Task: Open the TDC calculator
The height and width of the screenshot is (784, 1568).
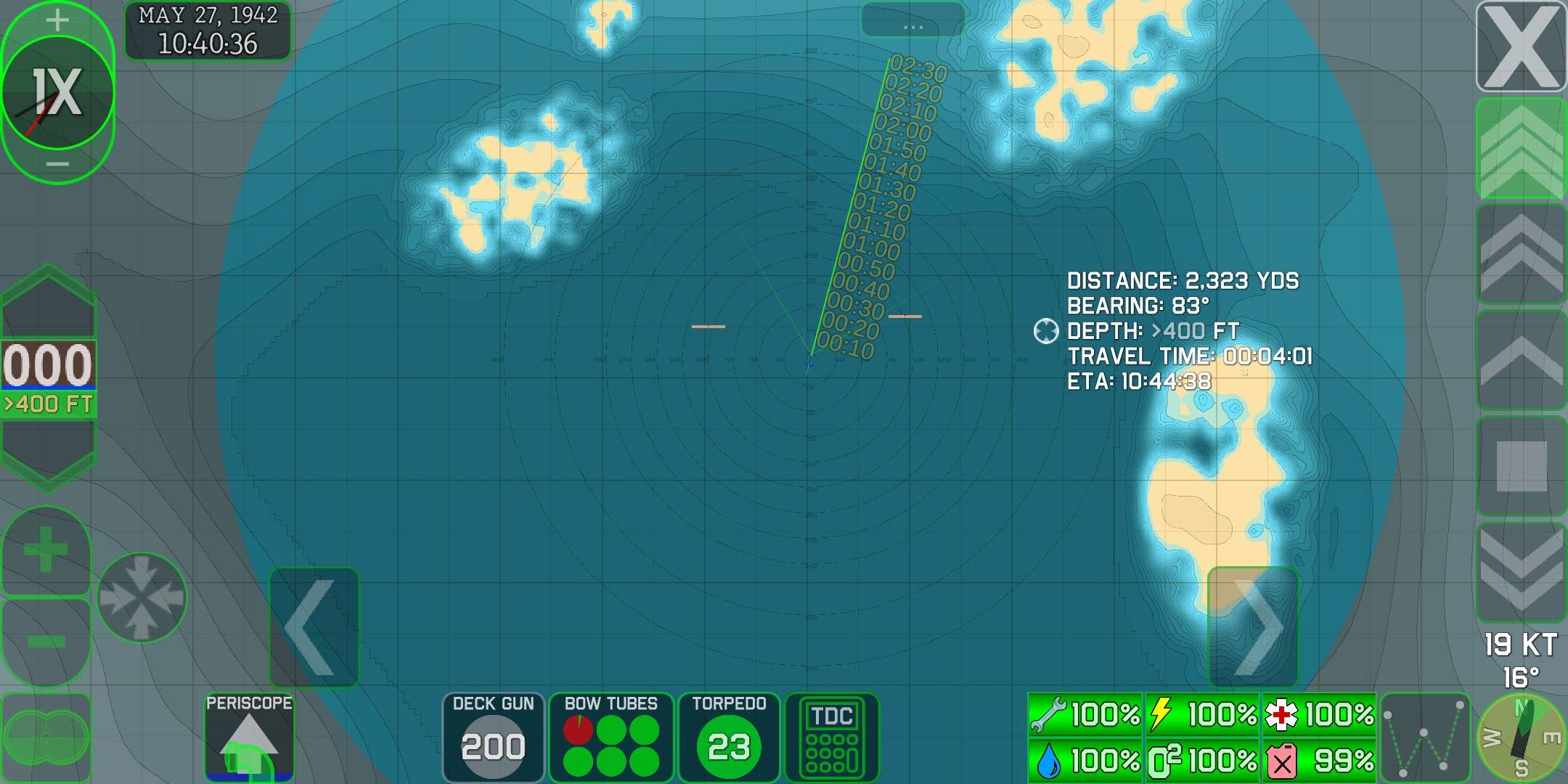Action: click(x=832, y=735)
